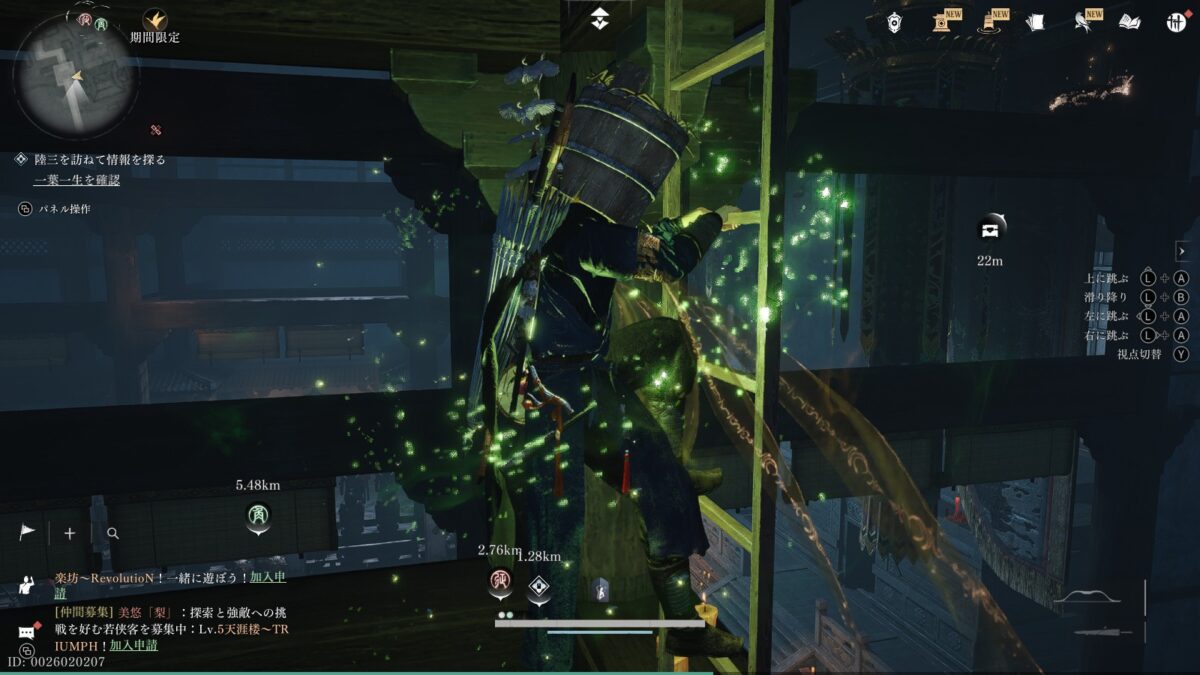Click 加入申請 on the 楽坊～RevolutioN message
Screen dimensions: 1200x675
click(x=268, y=578)
